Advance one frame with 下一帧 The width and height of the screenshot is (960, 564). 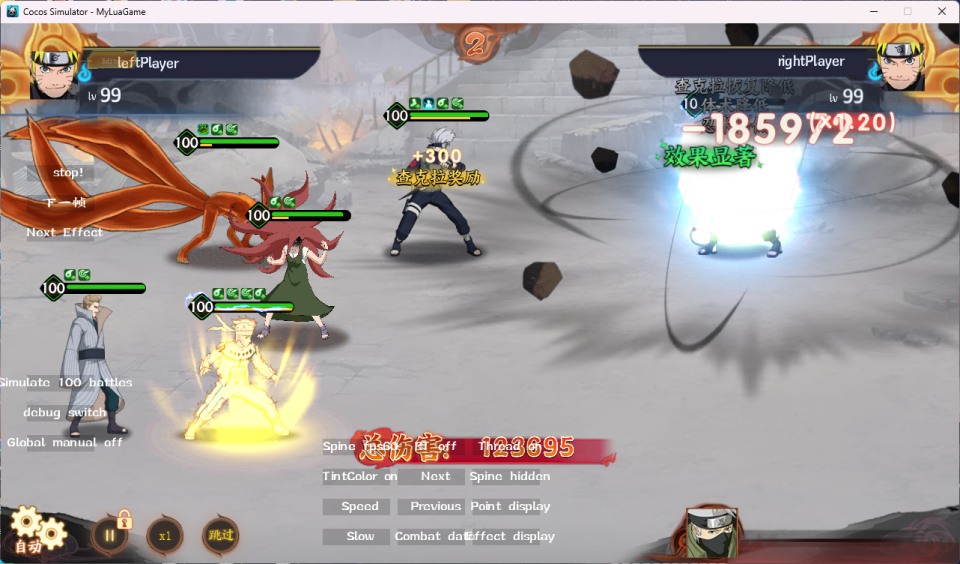point(68,203)
